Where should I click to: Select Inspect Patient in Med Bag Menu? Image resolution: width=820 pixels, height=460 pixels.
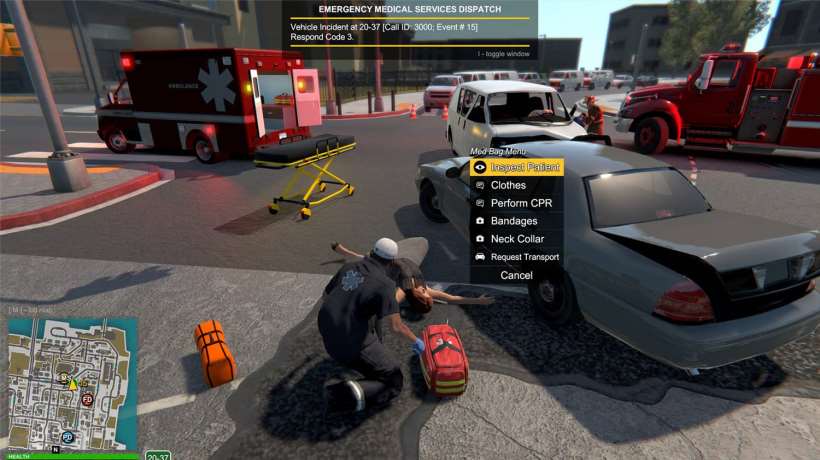(516, 167)
